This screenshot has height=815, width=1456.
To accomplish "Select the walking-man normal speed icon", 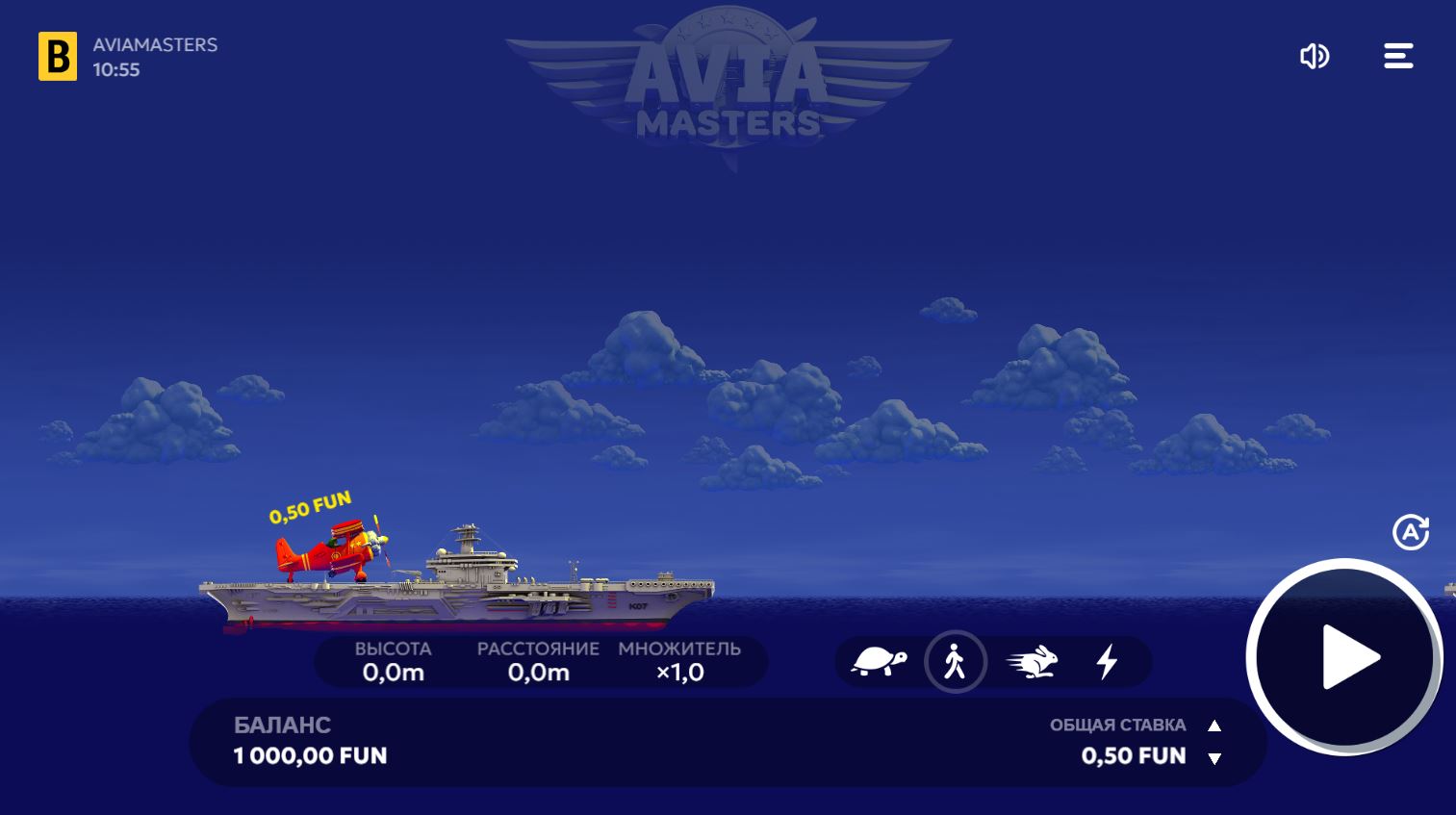I will pos(956,661).
